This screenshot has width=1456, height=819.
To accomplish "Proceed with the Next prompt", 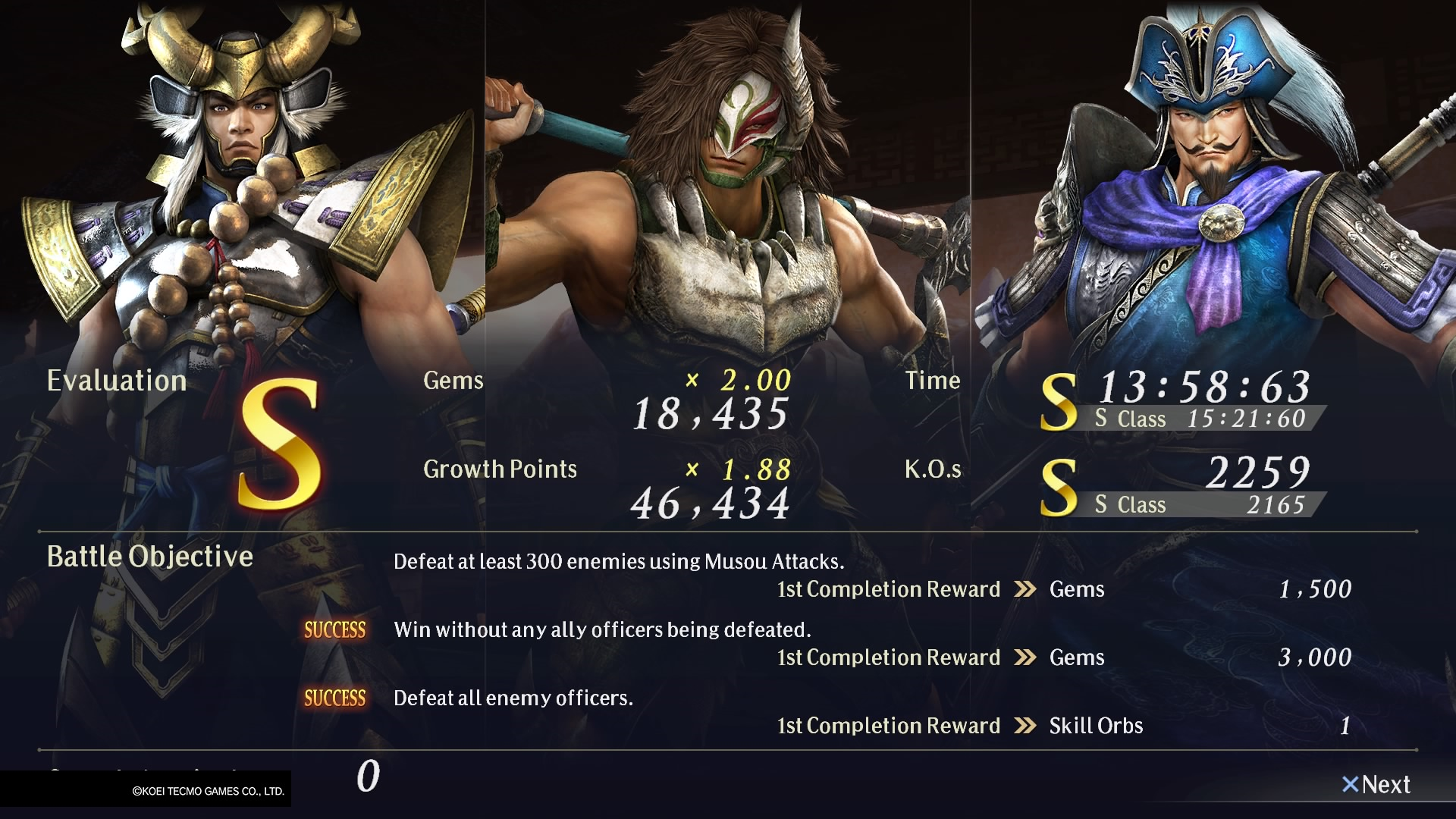I will point(1376,785).
